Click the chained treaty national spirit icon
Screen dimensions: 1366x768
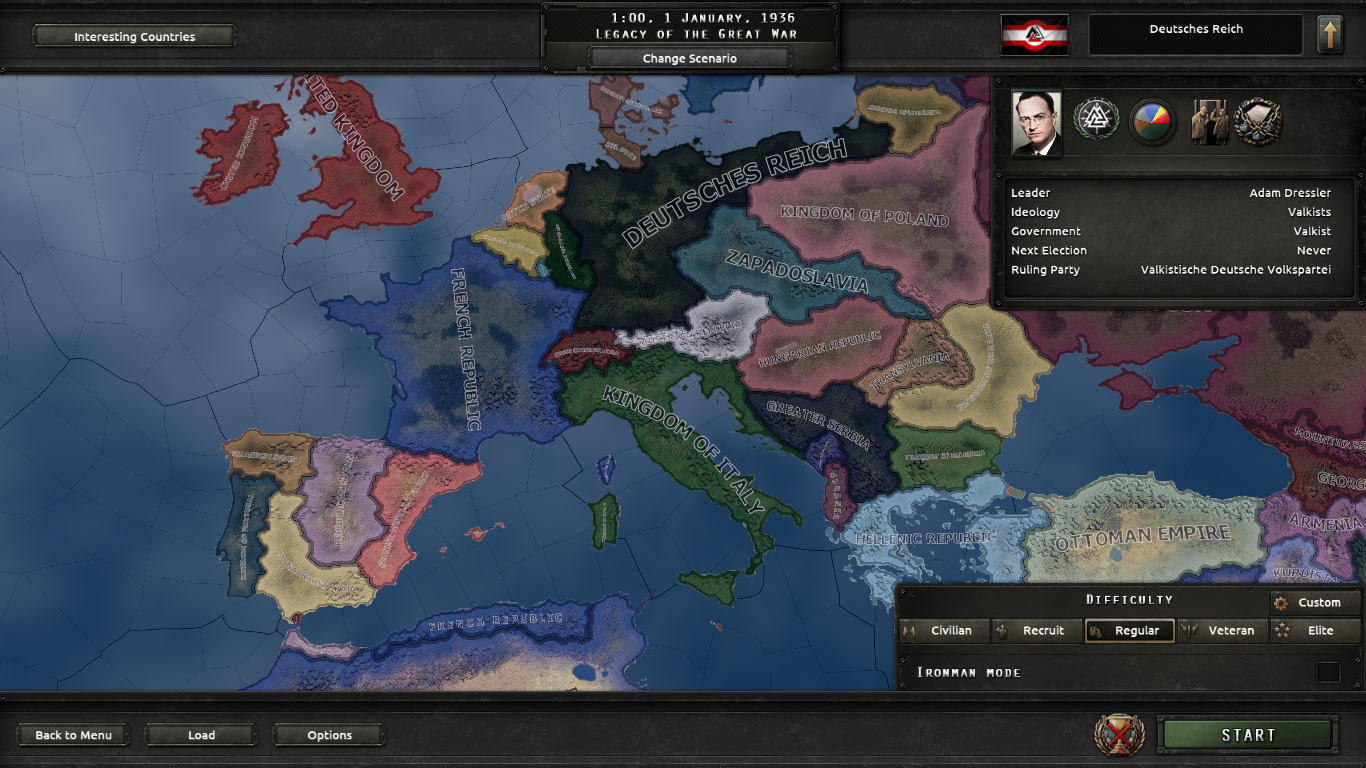coord(1257,122)
